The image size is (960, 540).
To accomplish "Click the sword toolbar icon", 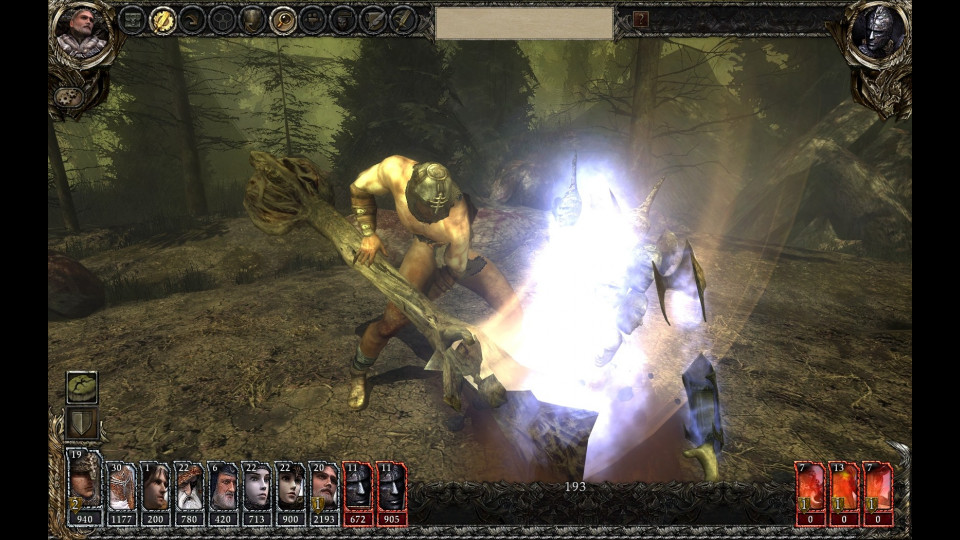I will 403,19.
